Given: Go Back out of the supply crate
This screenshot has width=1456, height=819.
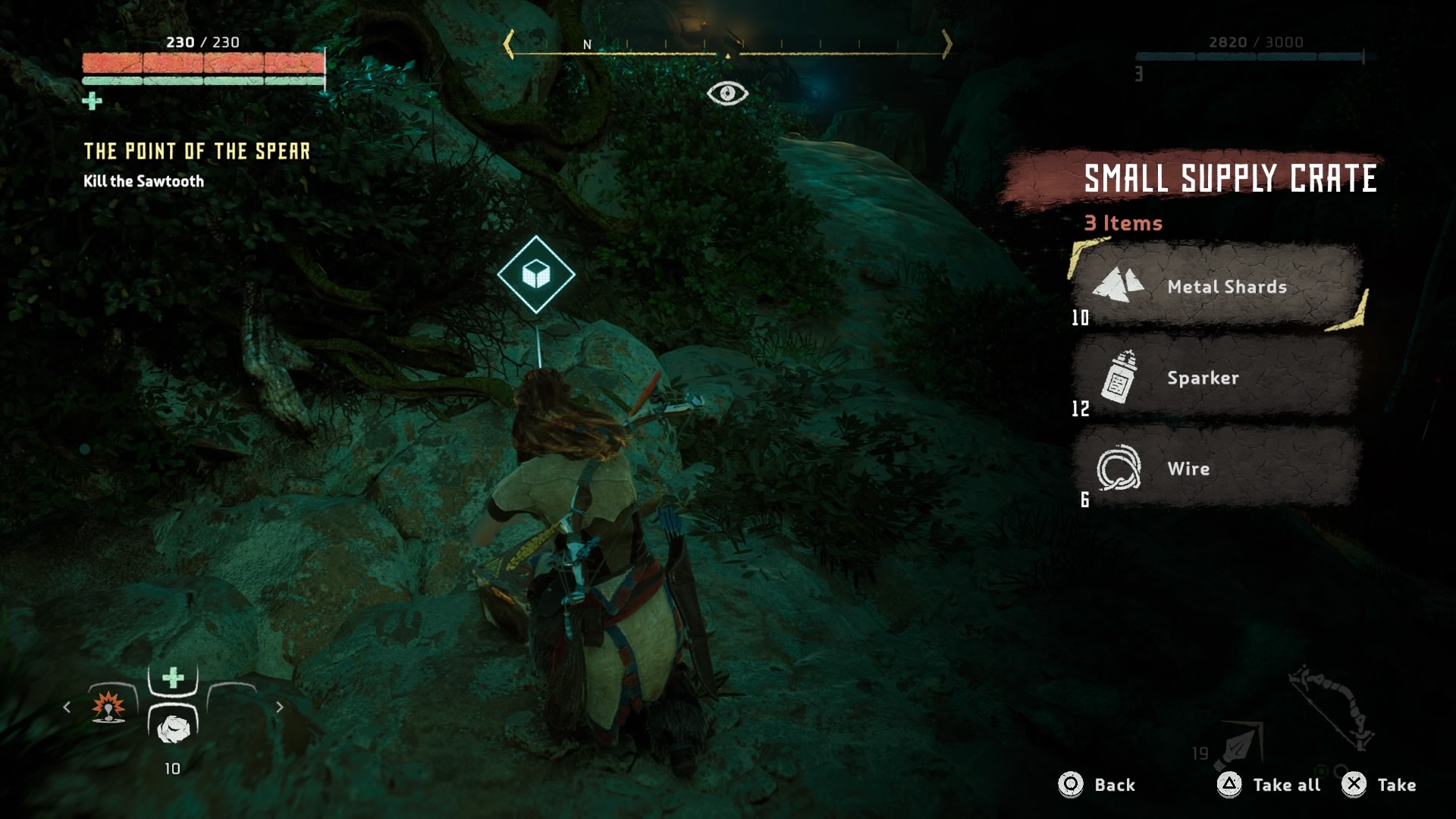Looking at the screenshot, I should (x=1097, y=785).
